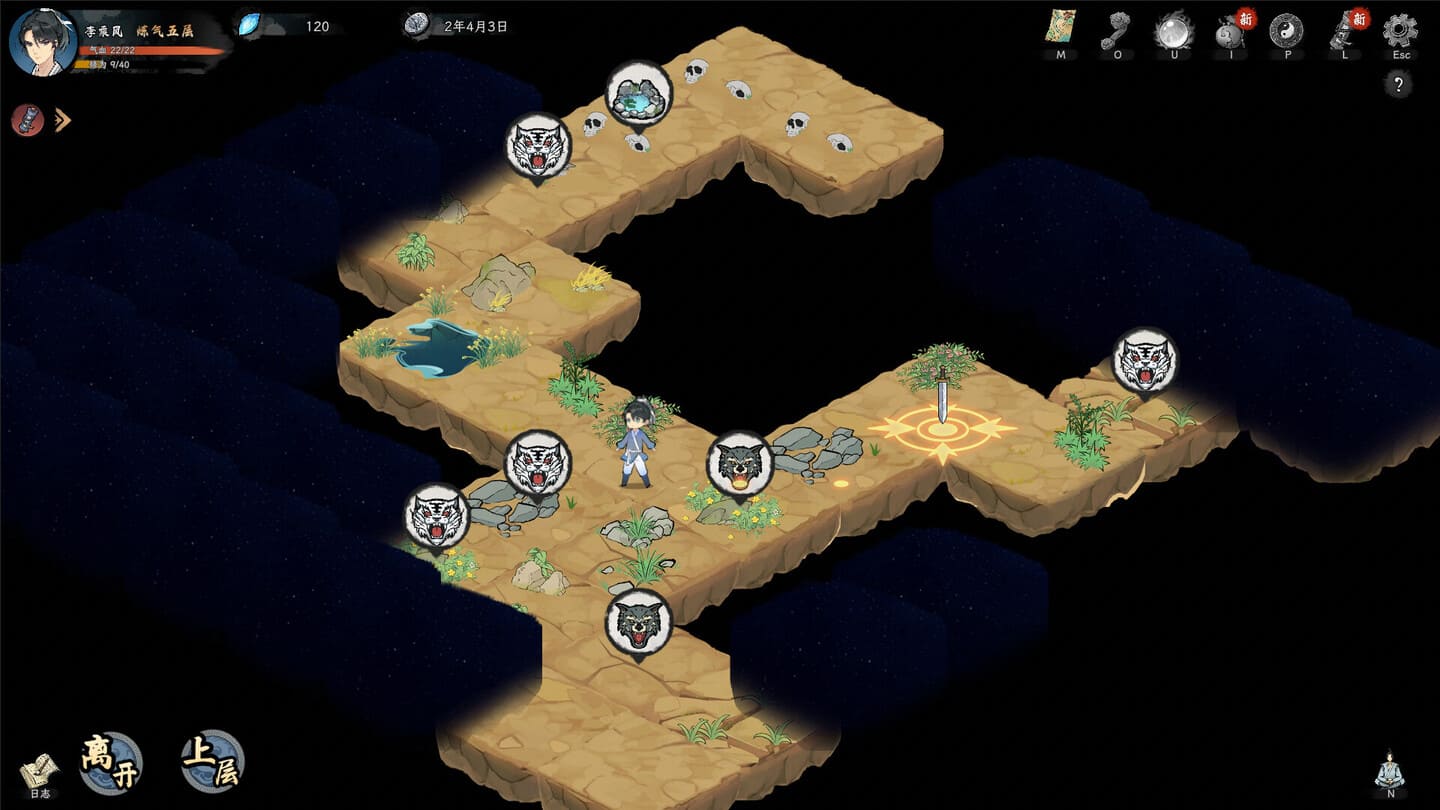Viewport: 1440px width, 810px height.
Task: Open the yin-yang bagua menu
Action: [1286, 30]
